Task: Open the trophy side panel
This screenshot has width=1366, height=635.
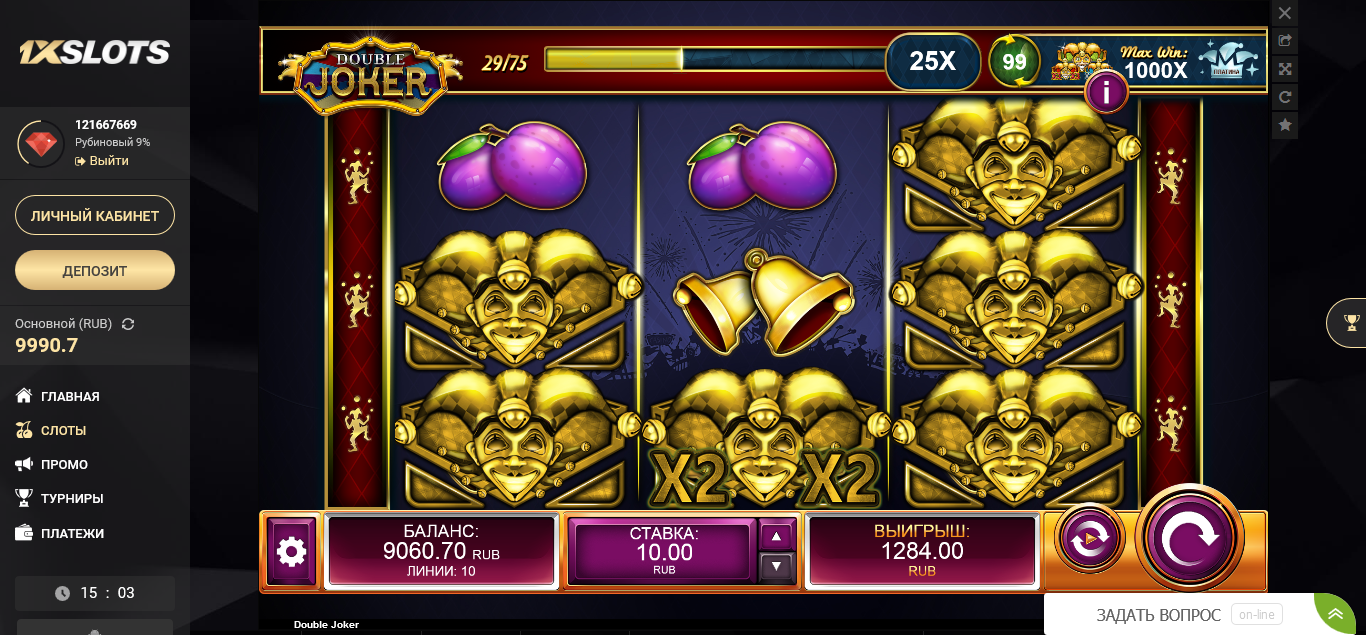Action: click(x=1351, y=322)
